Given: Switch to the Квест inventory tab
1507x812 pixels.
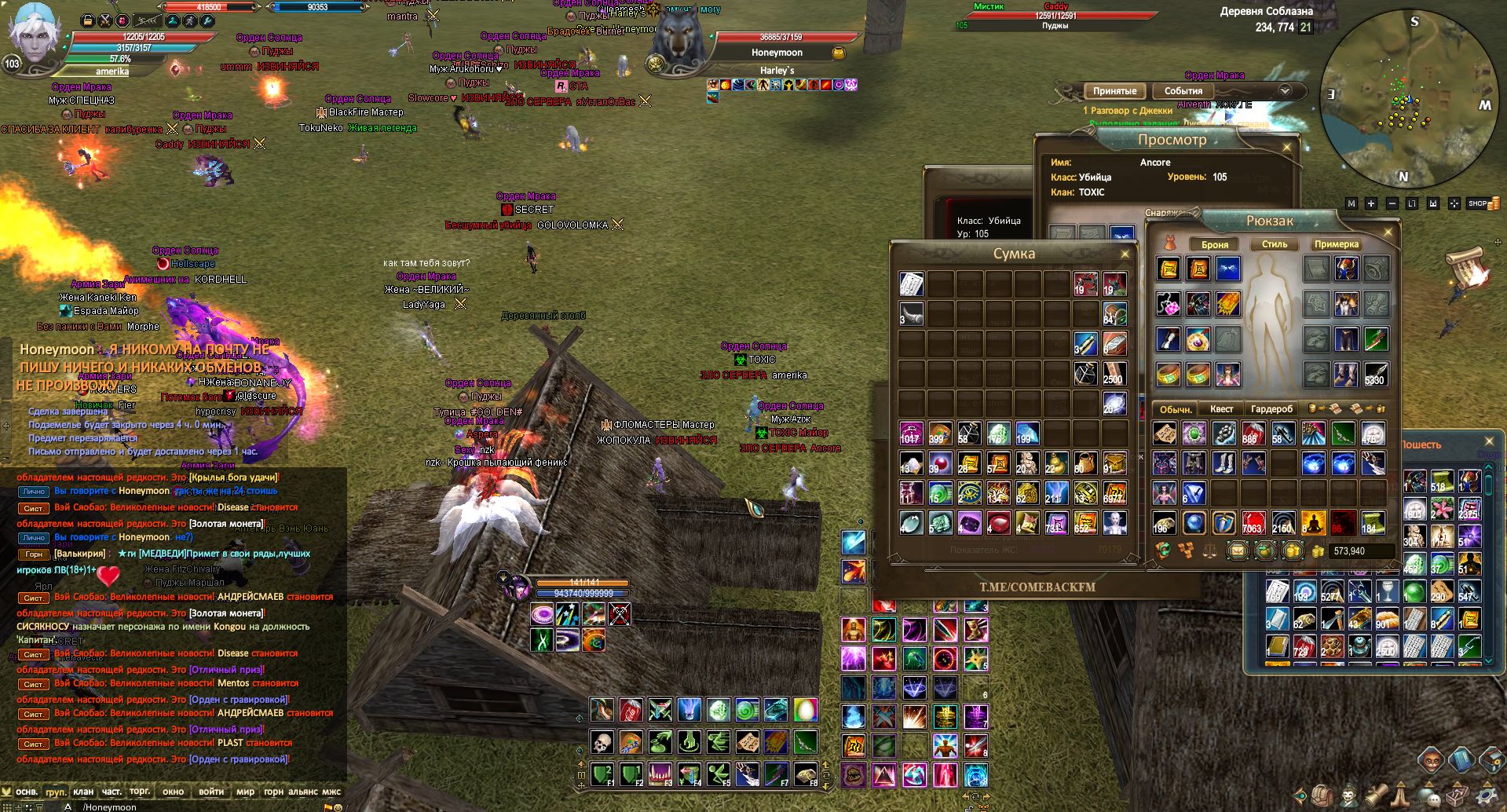Looking at the screenshot, I should pyautogui.click(x=1221, y=409).
